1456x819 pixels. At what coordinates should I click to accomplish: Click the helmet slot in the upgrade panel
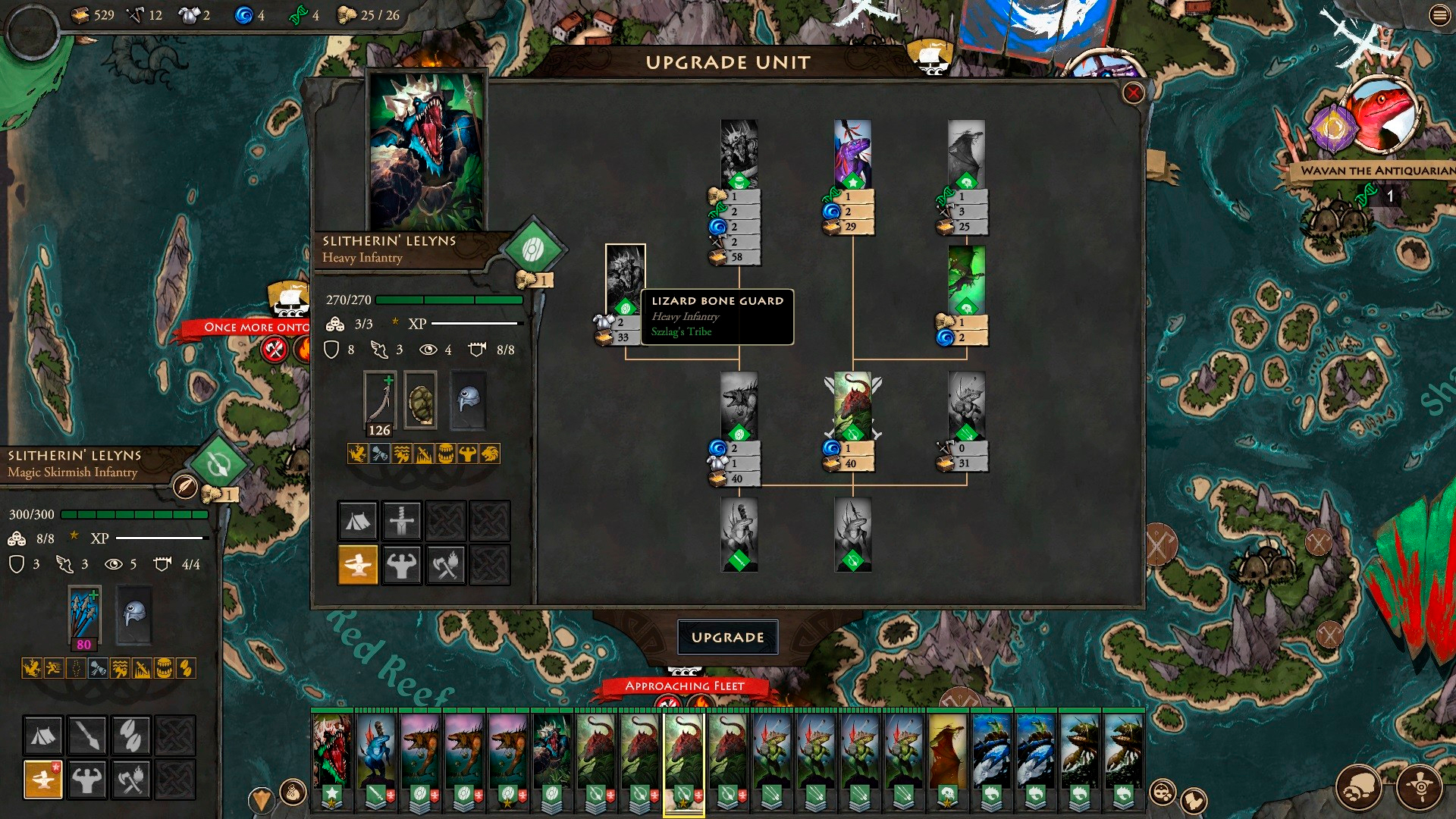click(x=468, y=400)
